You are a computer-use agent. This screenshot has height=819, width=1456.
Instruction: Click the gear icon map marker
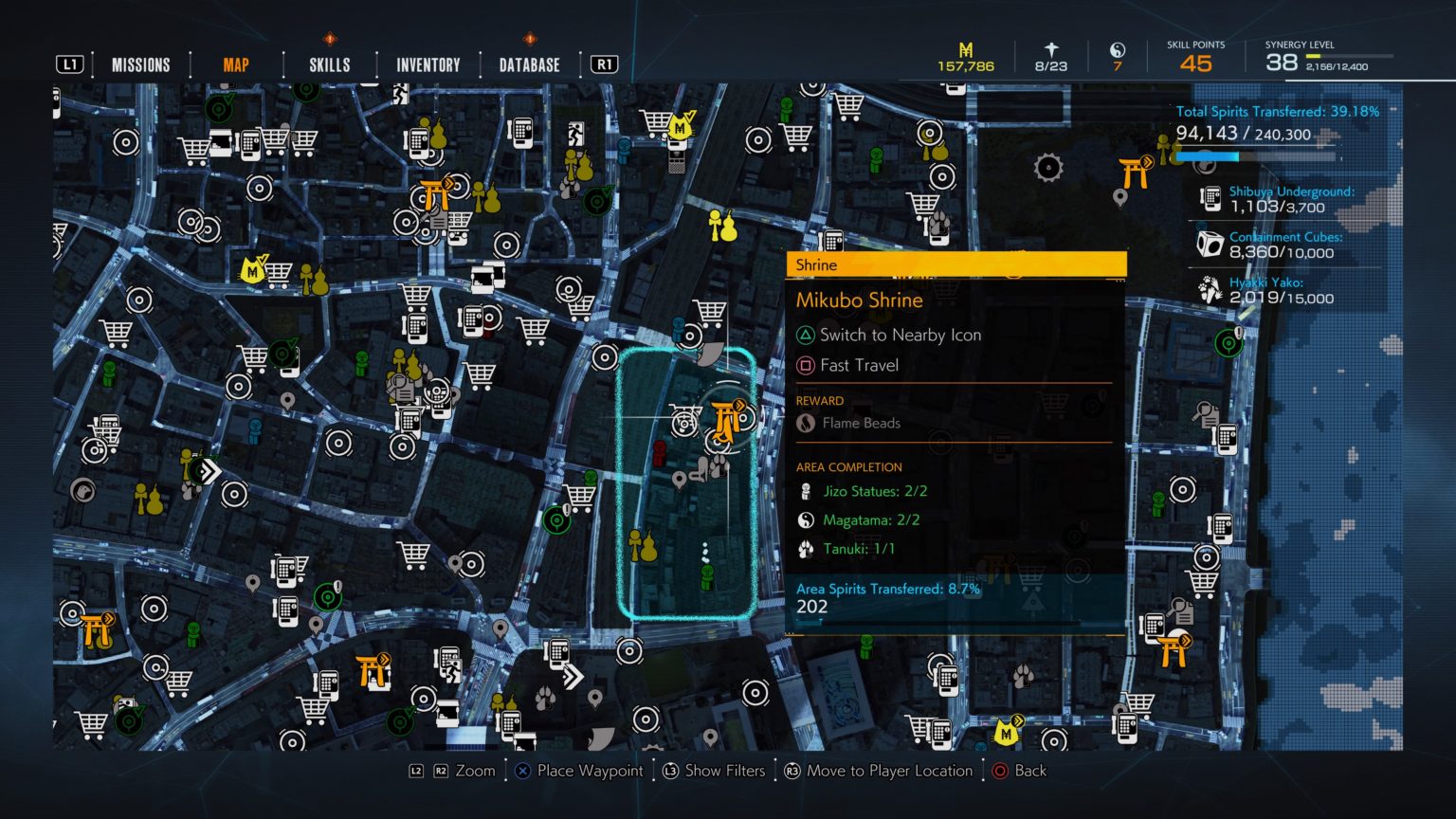coord(1048,168)
